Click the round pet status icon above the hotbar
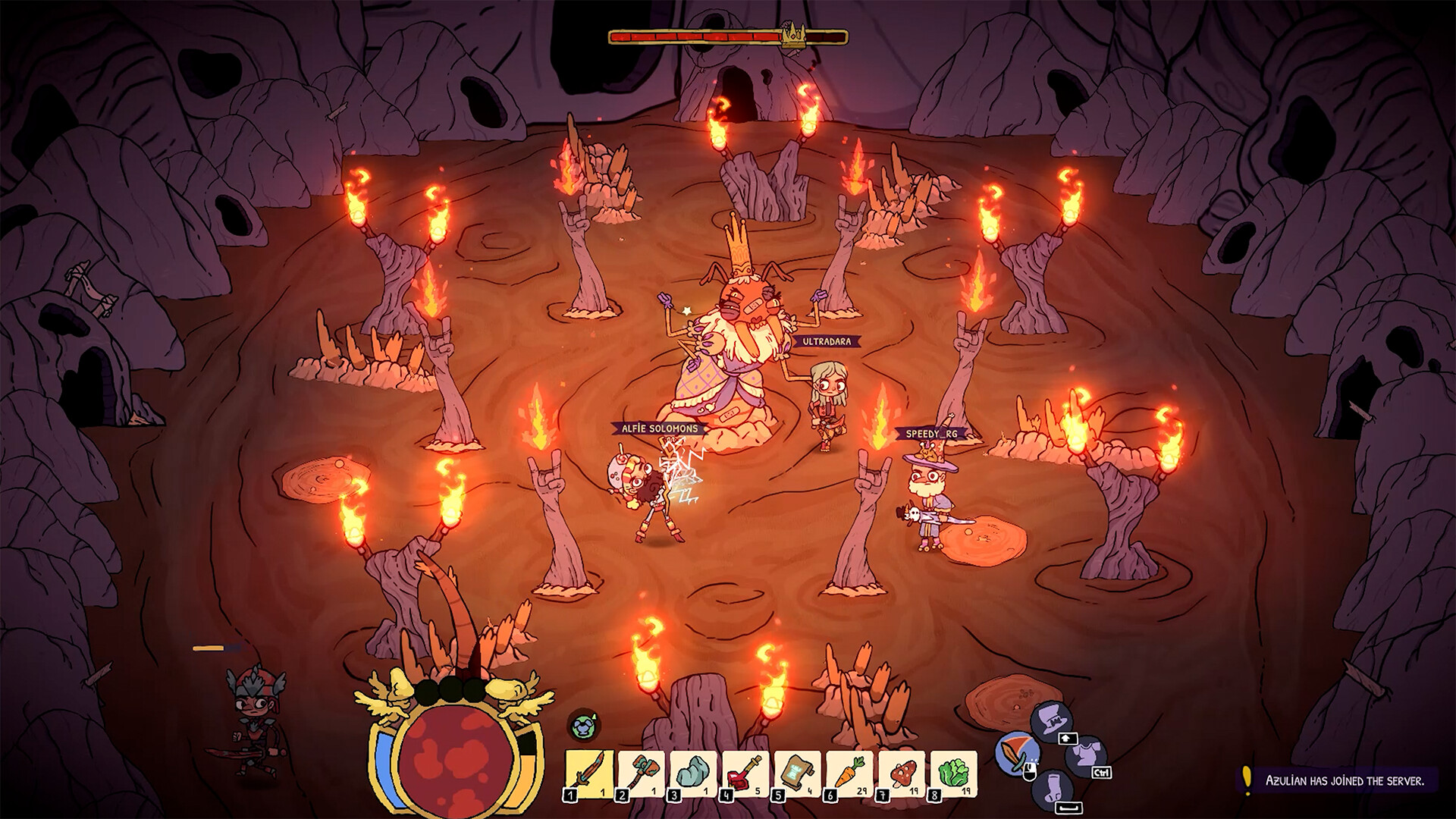Image resolution: width=1456 pixels, height=819 pixels. [582, 726]
